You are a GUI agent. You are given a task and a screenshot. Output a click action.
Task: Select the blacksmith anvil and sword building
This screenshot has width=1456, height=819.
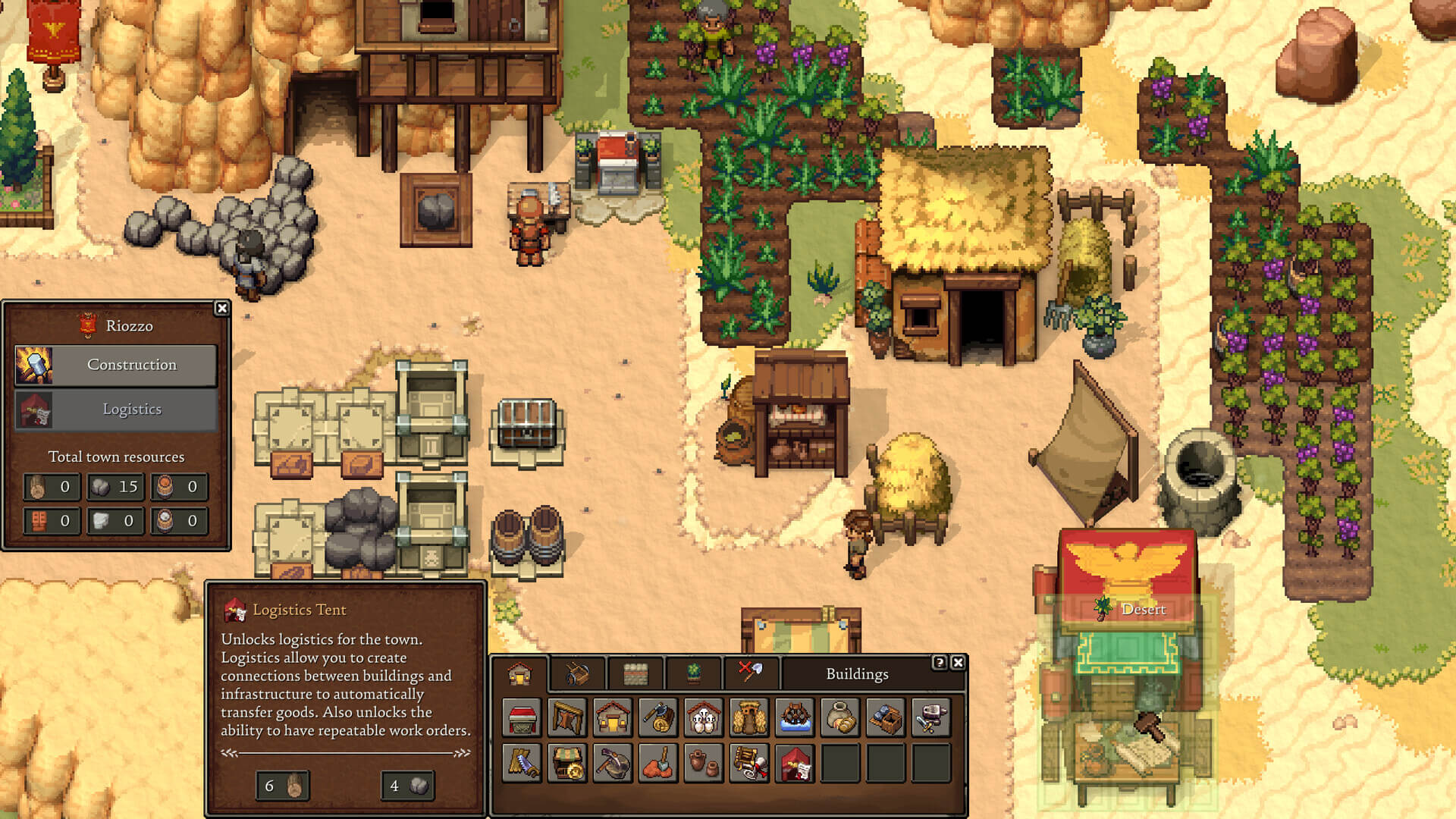click(x=931, y=717)
